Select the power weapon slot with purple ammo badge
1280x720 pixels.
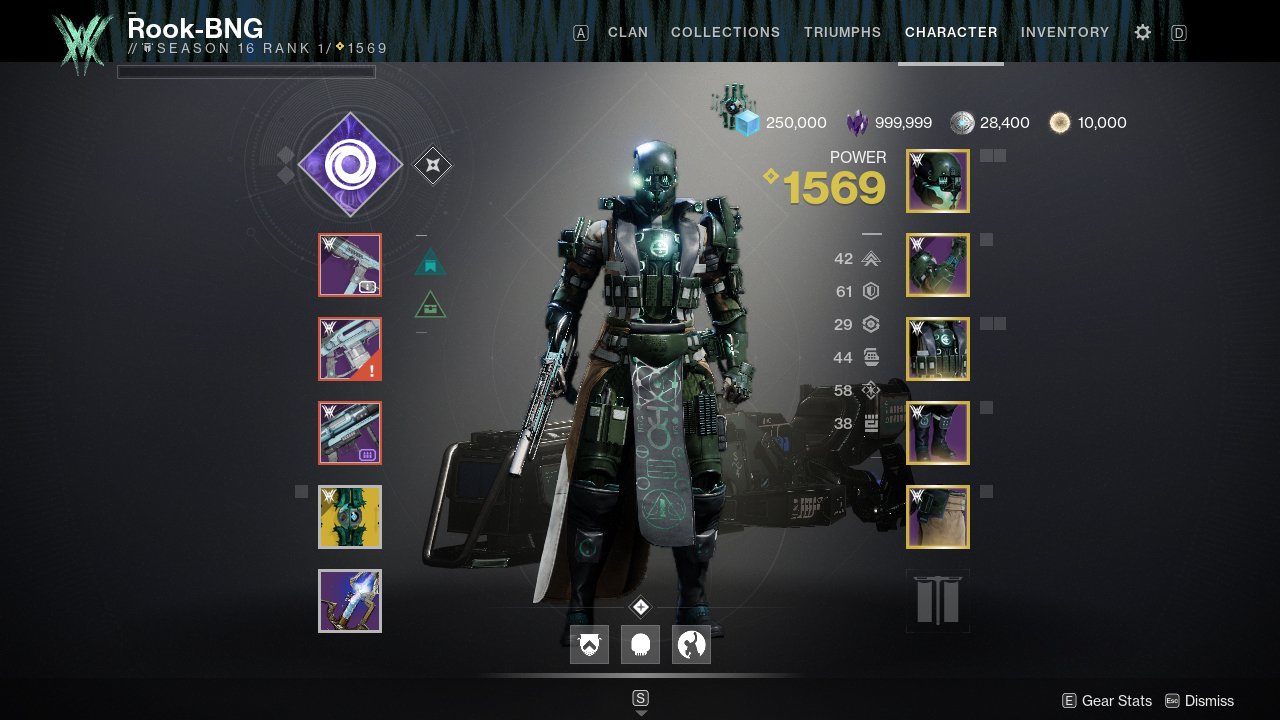click(350, 433)
